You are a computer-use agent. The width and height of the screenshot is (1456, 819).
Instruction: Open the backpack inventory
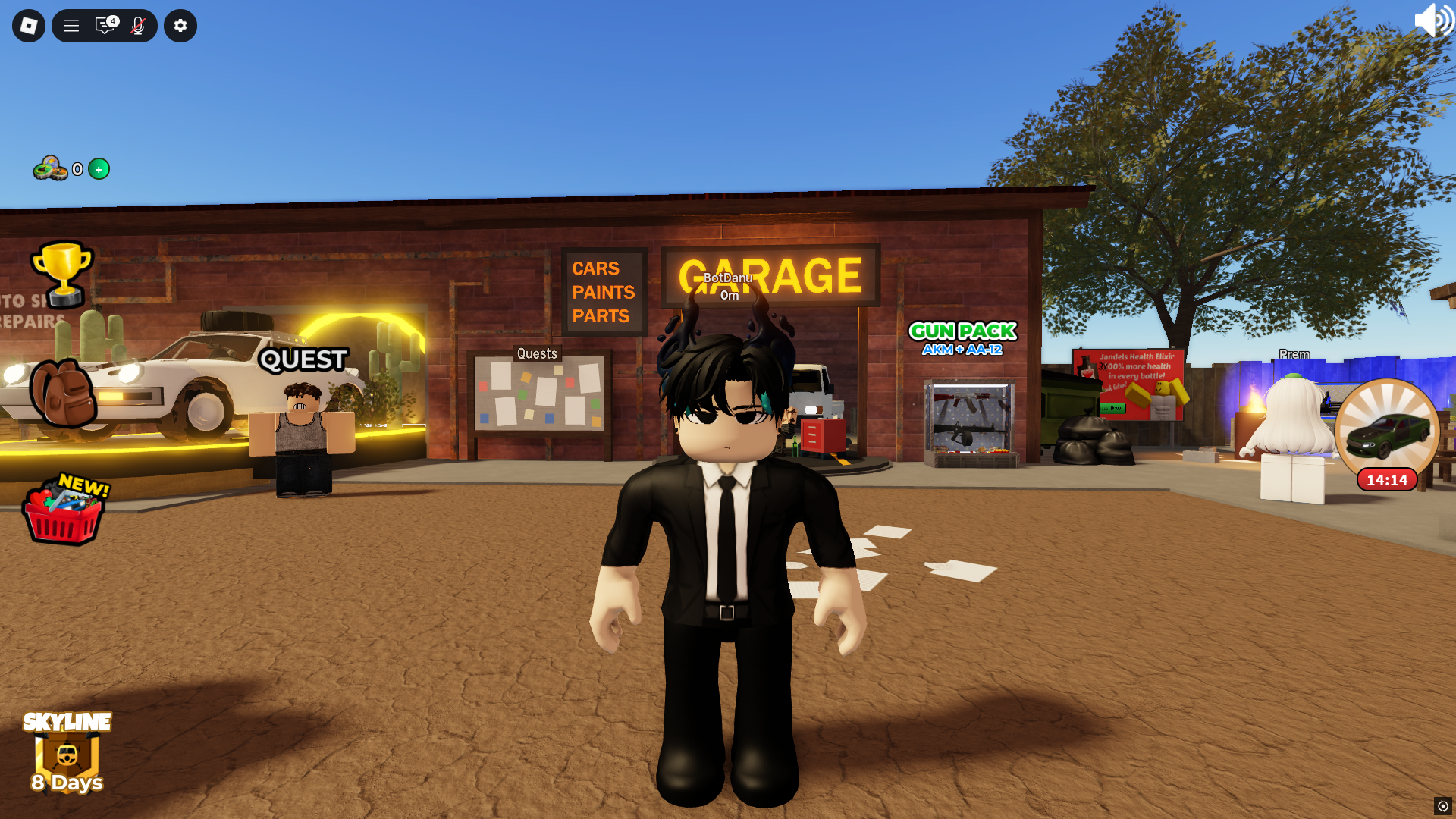click(64, 394)
